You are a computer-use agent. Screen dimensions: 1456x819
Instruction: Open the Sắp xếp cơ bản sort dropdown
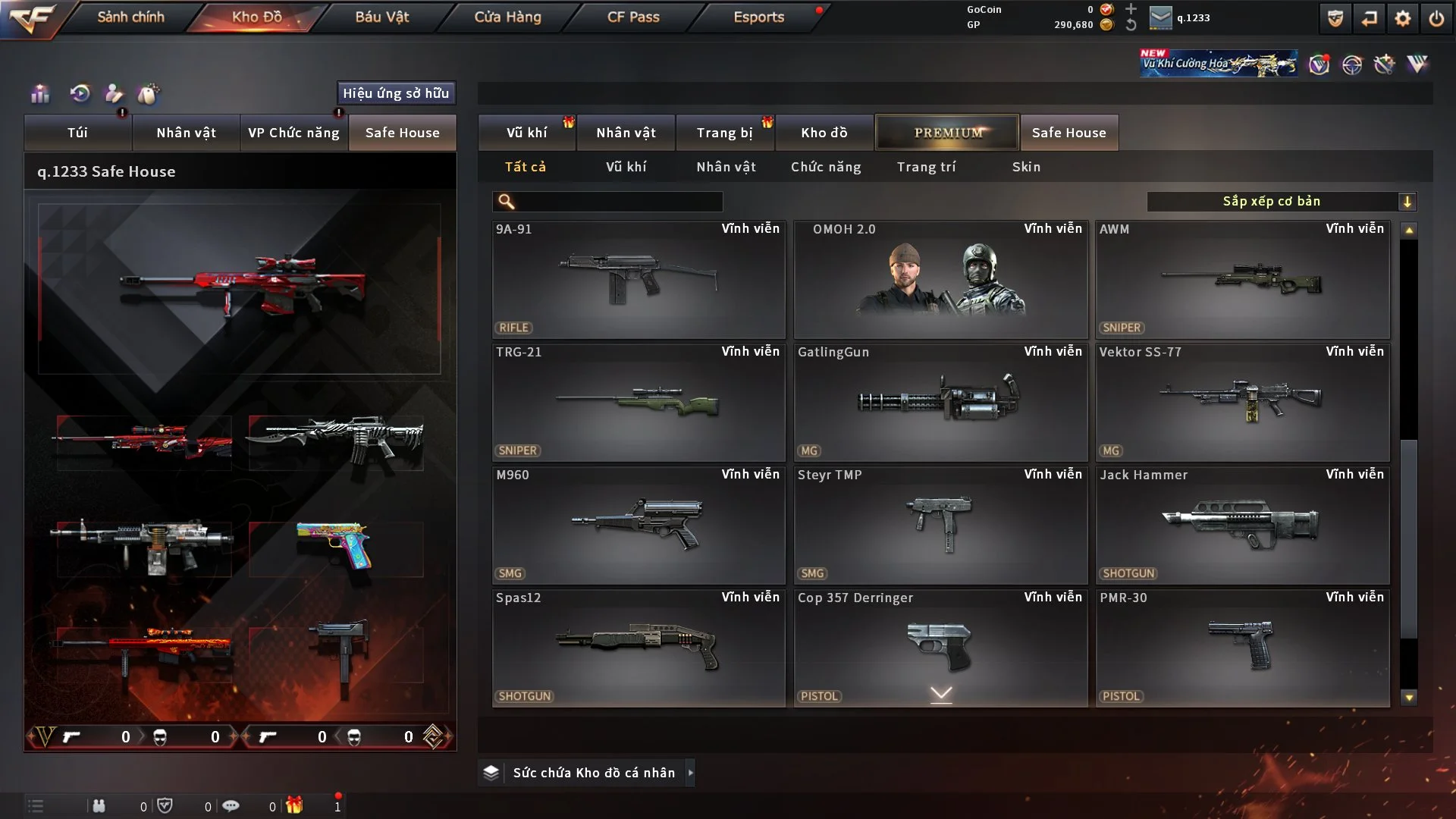(x=1281, y=202)
